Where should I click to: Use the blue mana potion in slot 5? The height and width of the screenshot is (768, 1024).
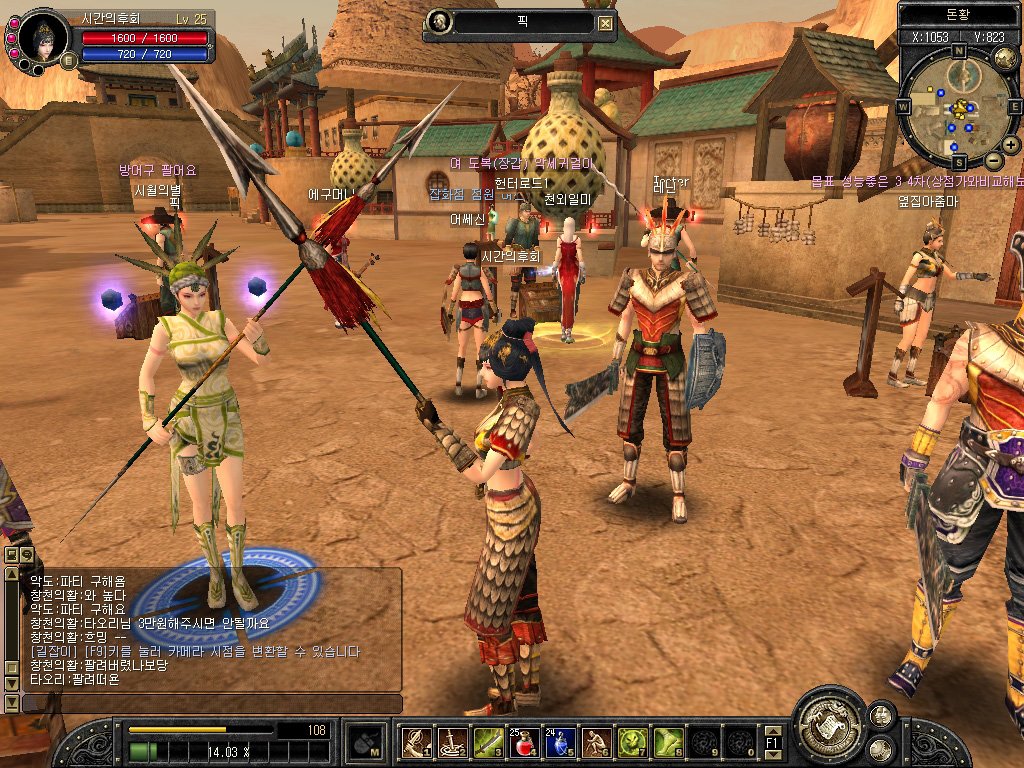click(x=560, y=741)
